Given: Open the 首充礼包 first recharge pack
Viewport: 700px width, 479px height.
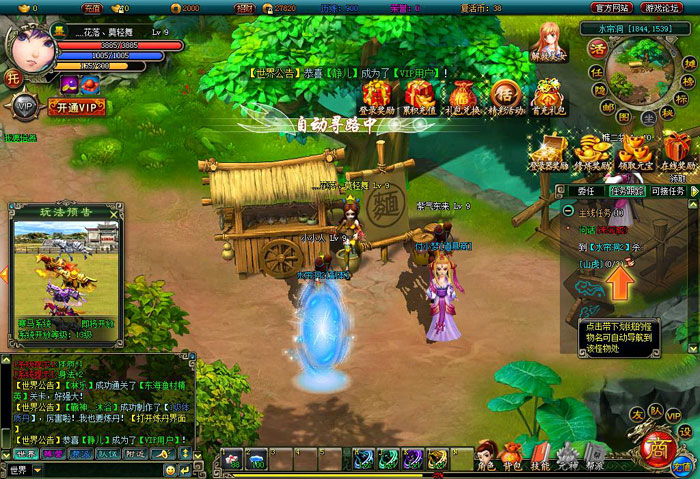Looking at the screenshot, I should pyautogui.click(x=547, y=95).
